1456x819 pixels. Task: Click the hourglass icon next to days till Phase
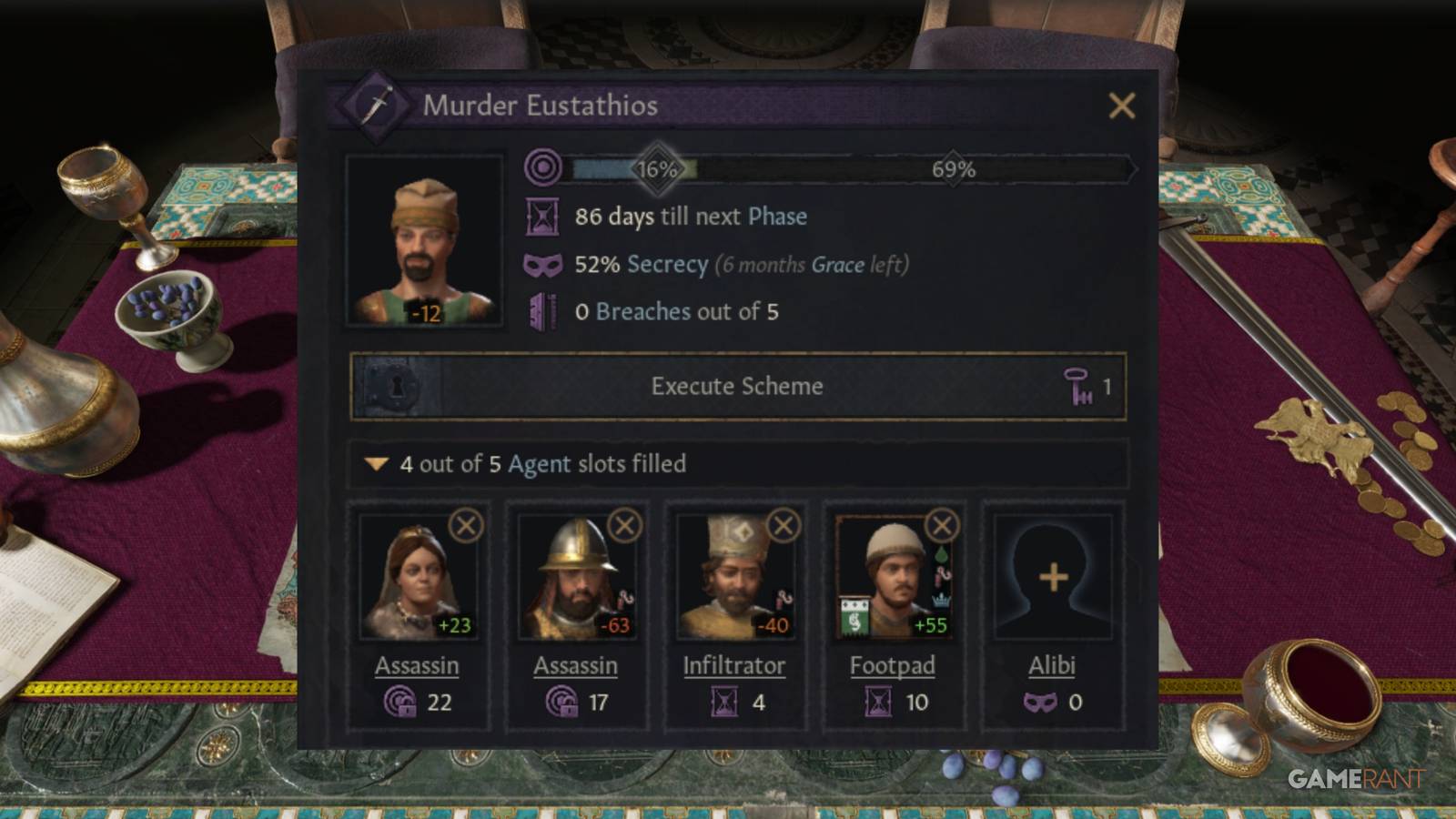point(544,217)
